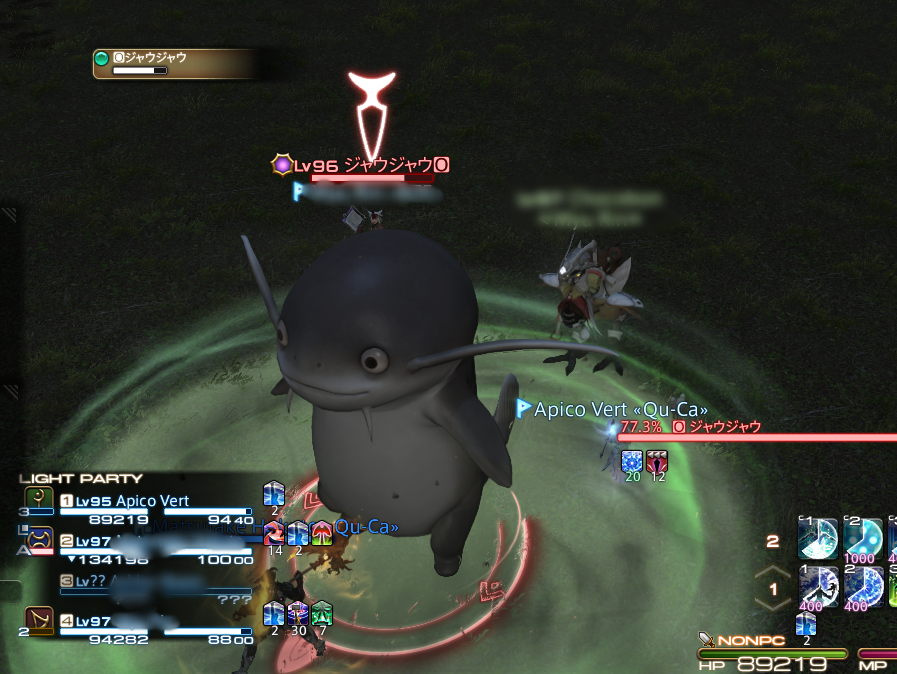Switch hotbar page with the up arrow

click(771, 573)
